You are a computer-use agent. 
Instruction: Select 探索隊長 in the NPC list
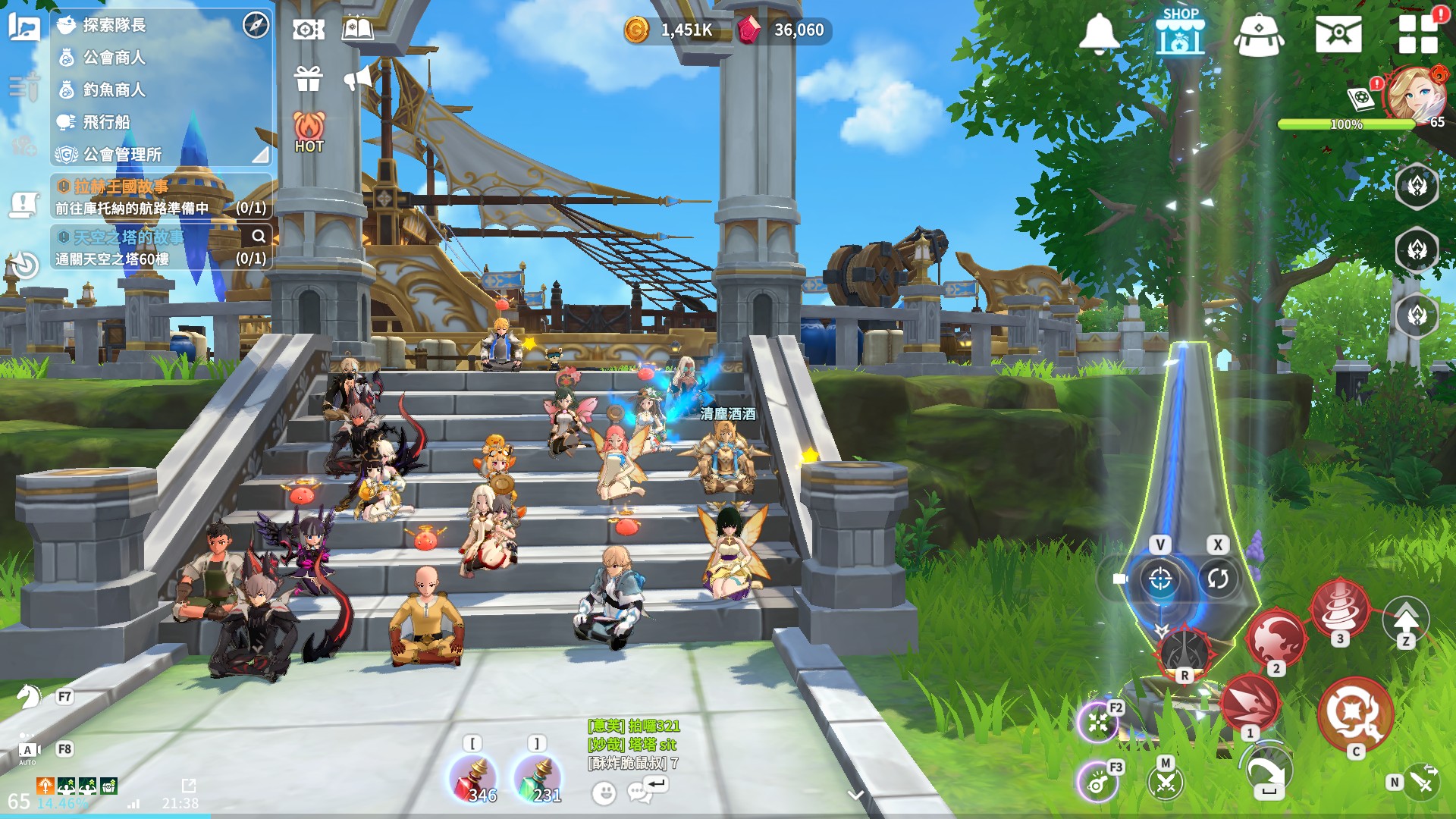tap(114, 25)
